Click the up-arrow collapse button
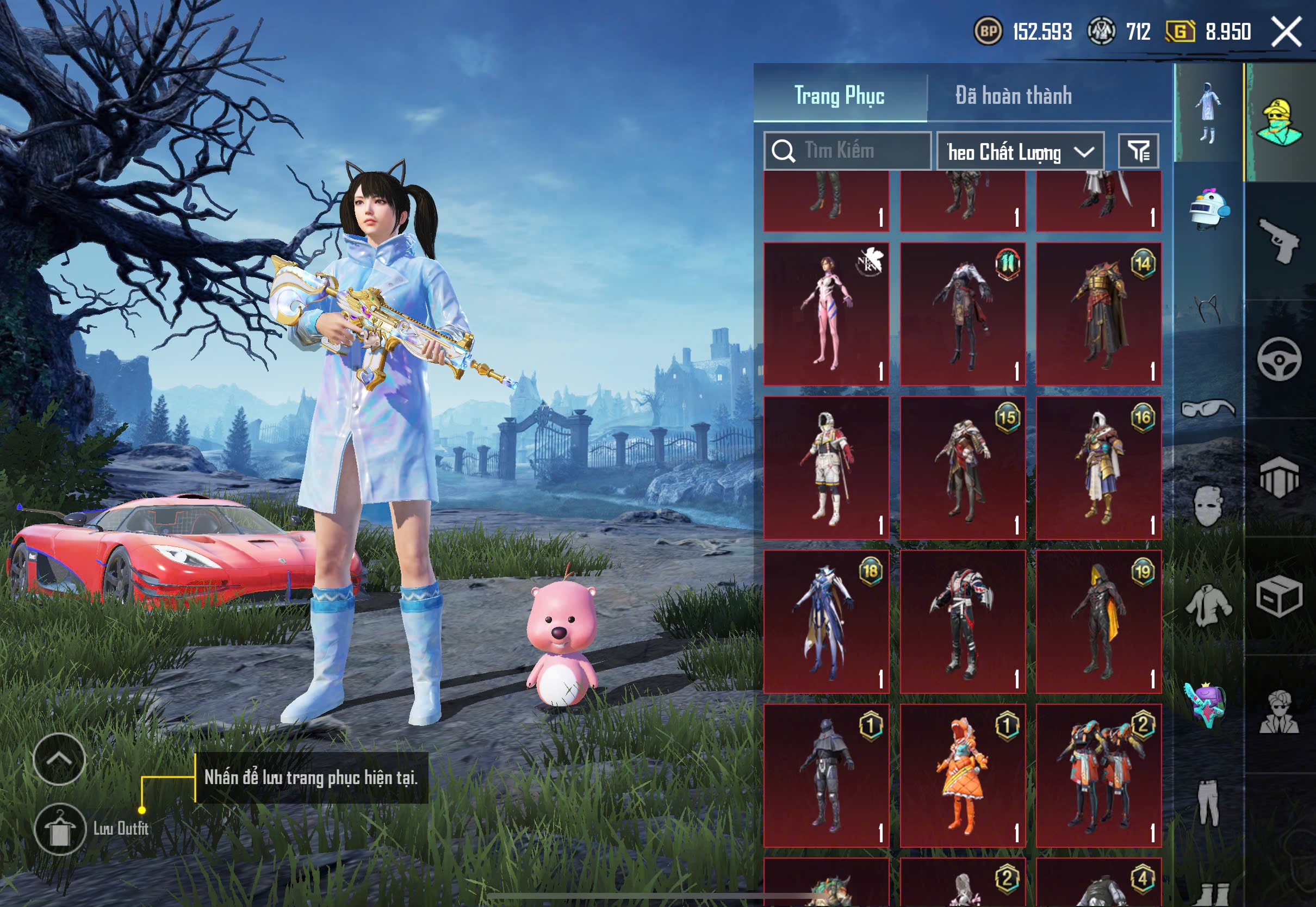 coord(59,759)
